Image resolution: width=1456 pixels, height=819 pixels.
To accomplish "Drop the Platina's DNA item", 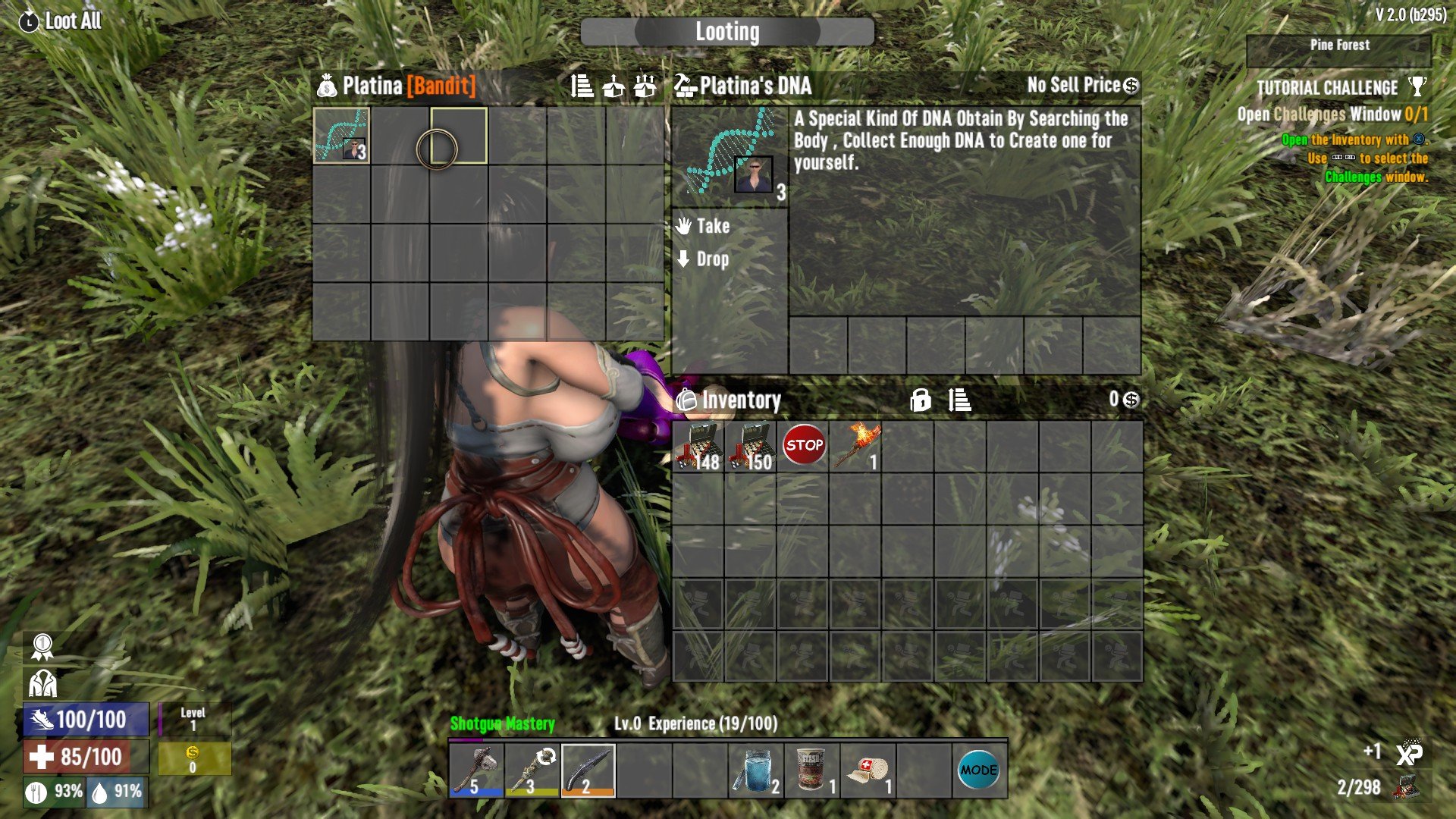I will point(712,259).
